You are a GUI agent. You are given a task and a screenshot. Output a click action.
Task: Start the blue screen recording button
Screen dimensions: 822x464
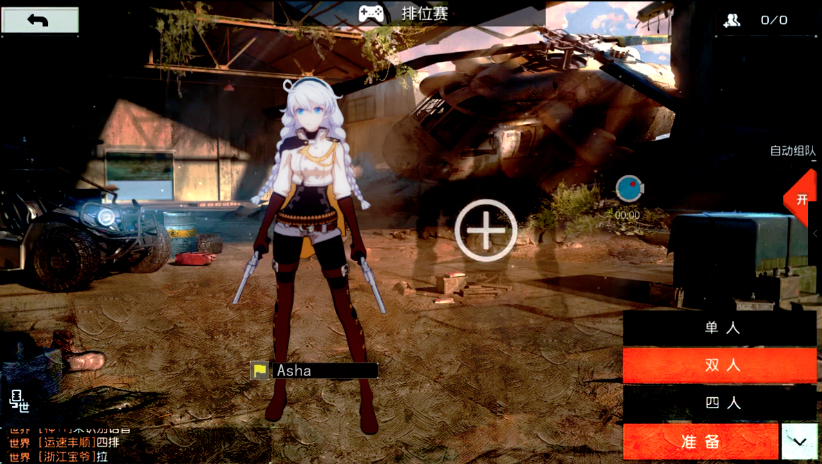click(628, 187)
